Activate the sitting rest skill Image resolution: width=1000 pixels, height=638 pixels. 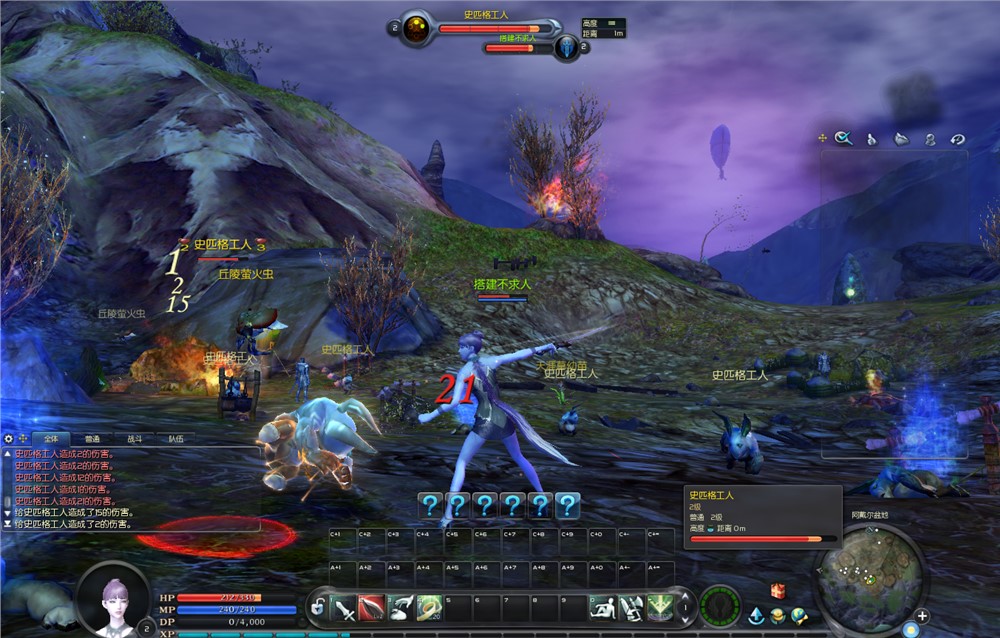[x=602, y=606]
